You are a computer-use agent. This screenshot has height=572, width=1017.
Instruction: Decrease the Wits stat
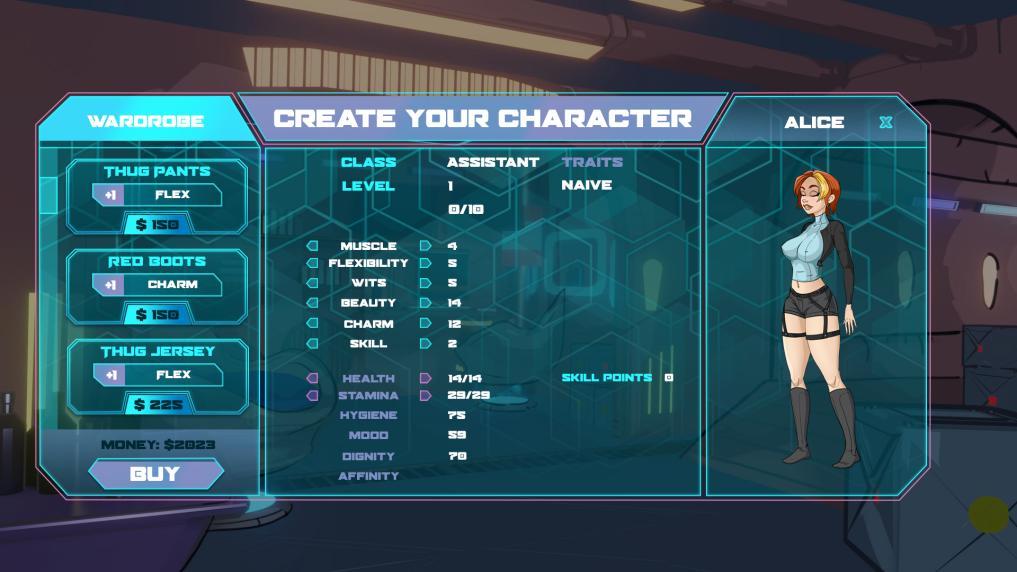pyautogui.click(x=312, y=283)
